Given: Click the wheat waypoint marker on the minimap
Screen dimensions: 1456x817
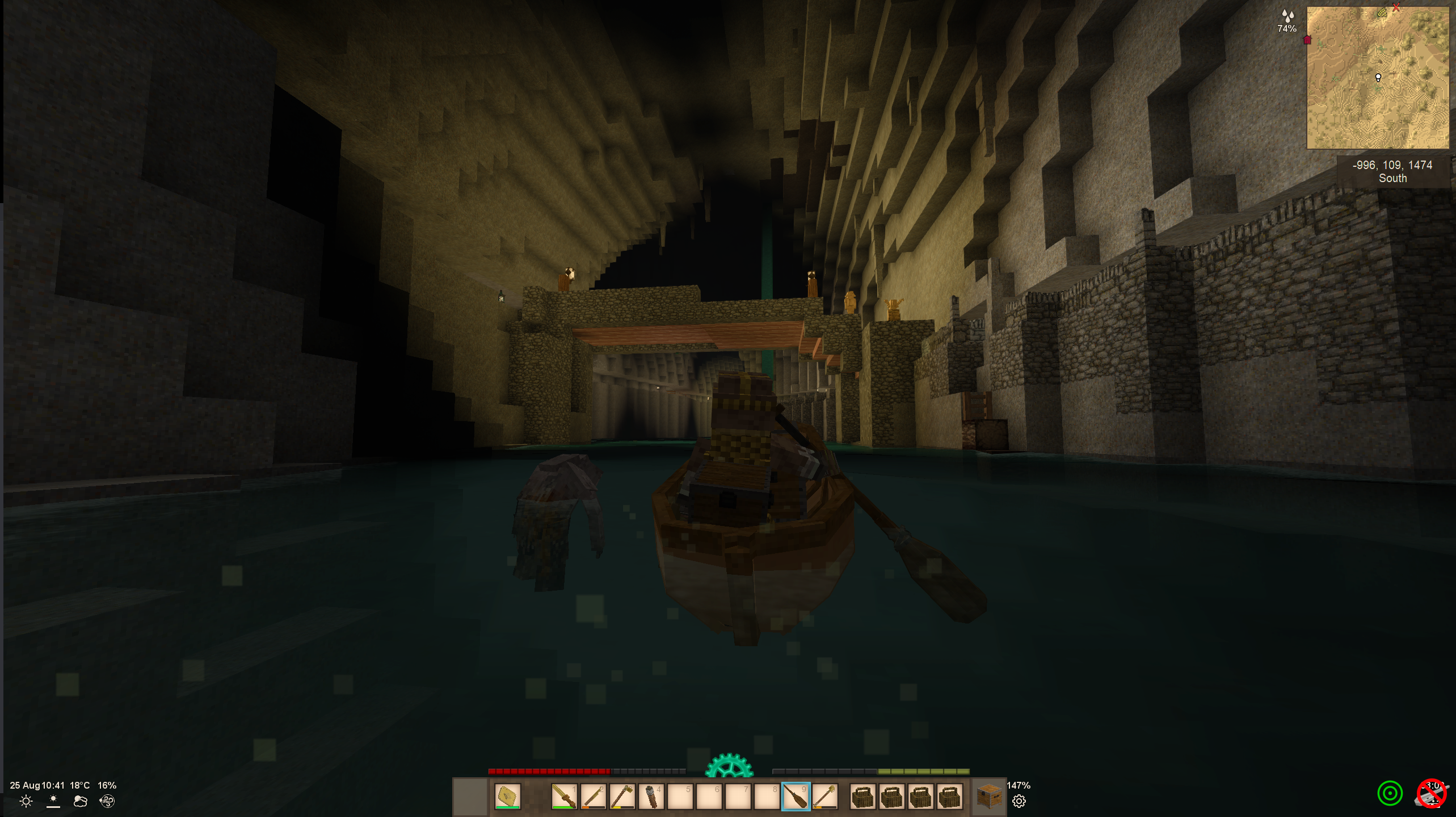Looking at the screenshot, I should (x=1382, y=12).
